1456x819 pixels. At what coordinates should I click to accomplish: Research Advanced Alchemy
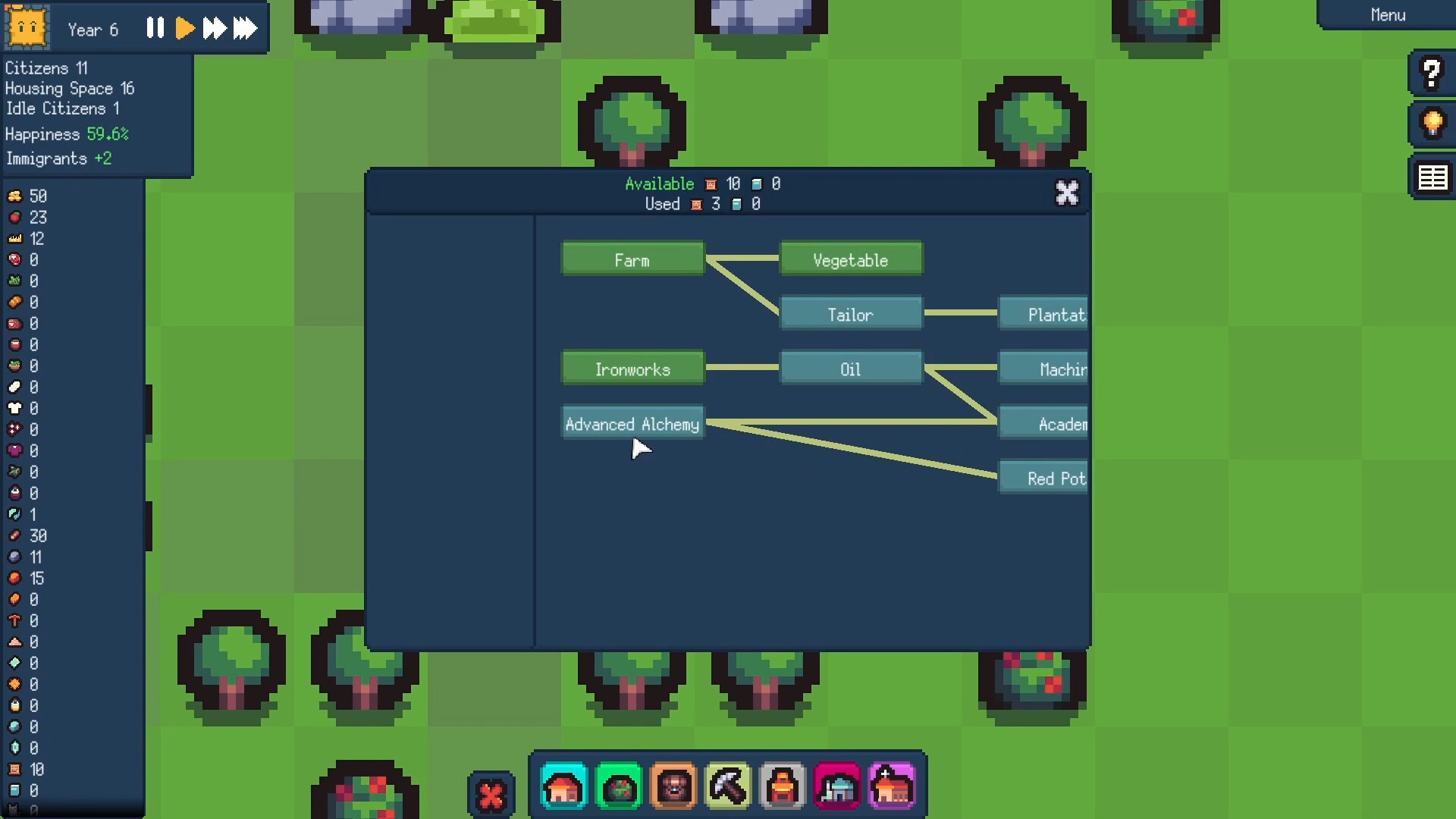(x=632, y=423)
